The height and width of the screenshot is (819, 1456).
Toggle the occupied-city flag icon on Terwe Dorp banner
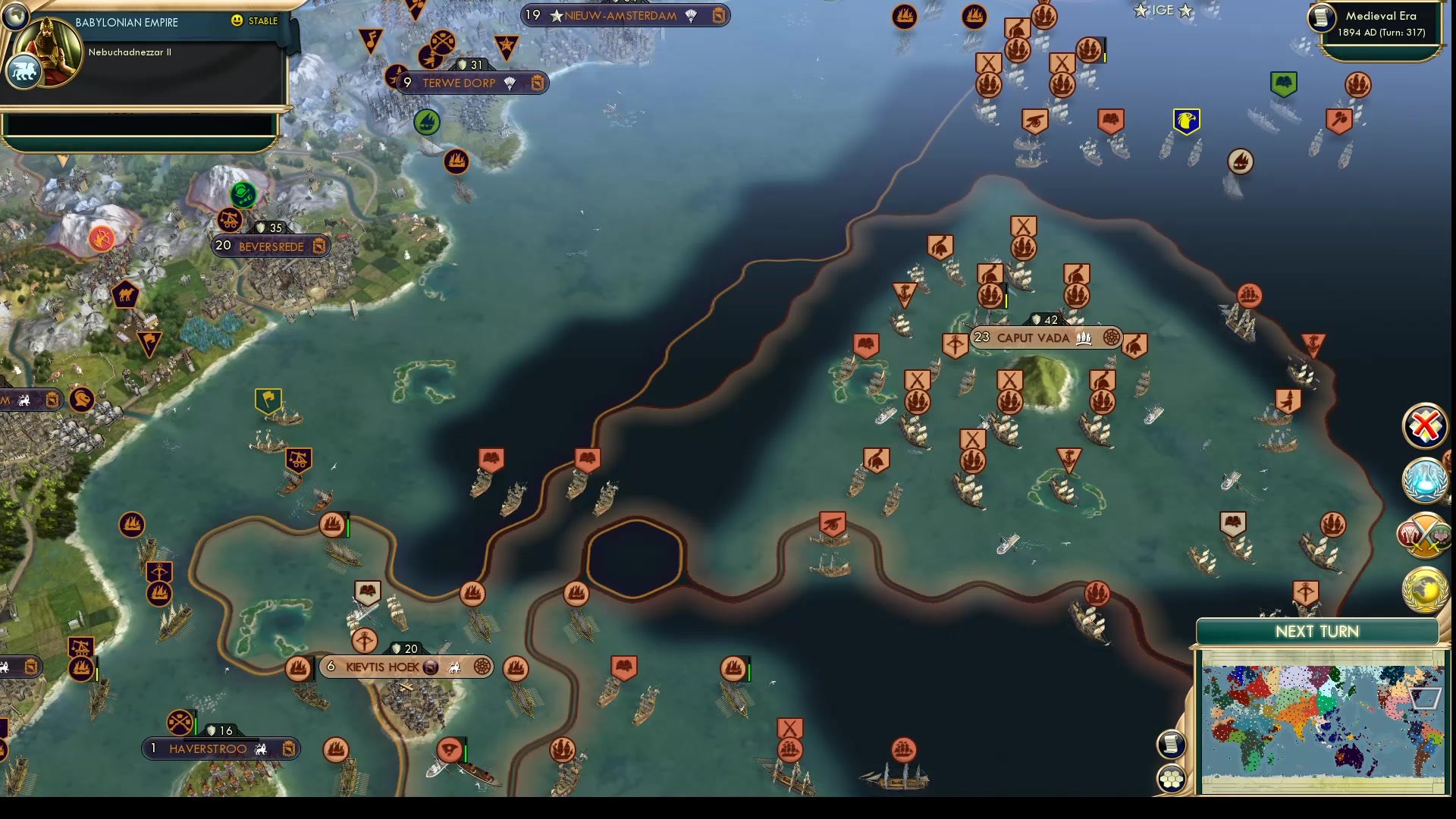(538, 83)
